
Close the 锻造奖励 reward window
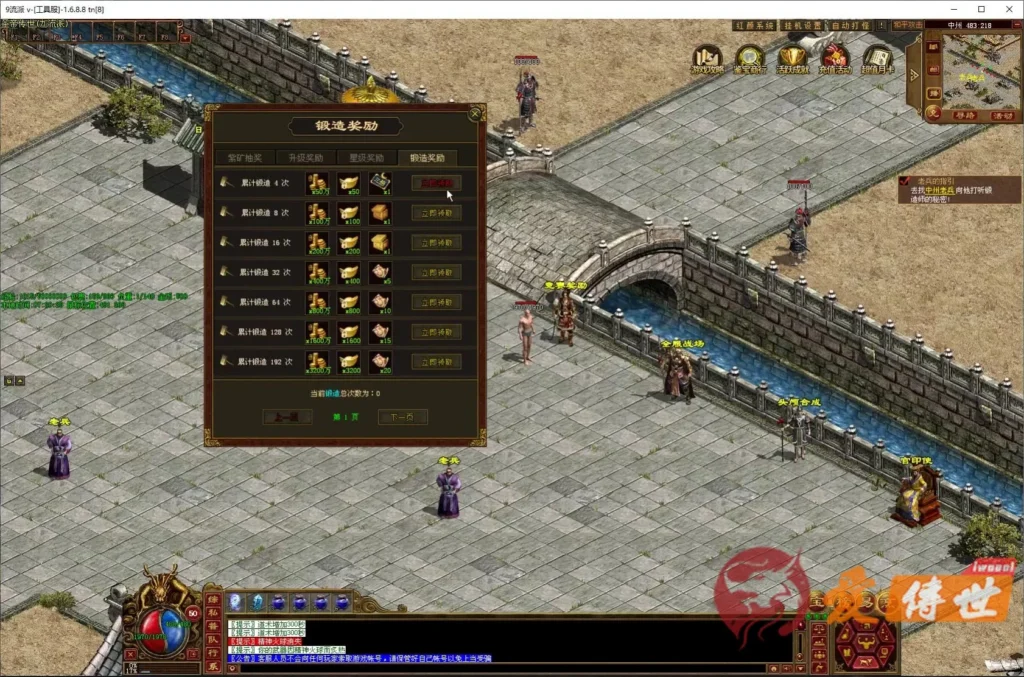tap(476, 113)
